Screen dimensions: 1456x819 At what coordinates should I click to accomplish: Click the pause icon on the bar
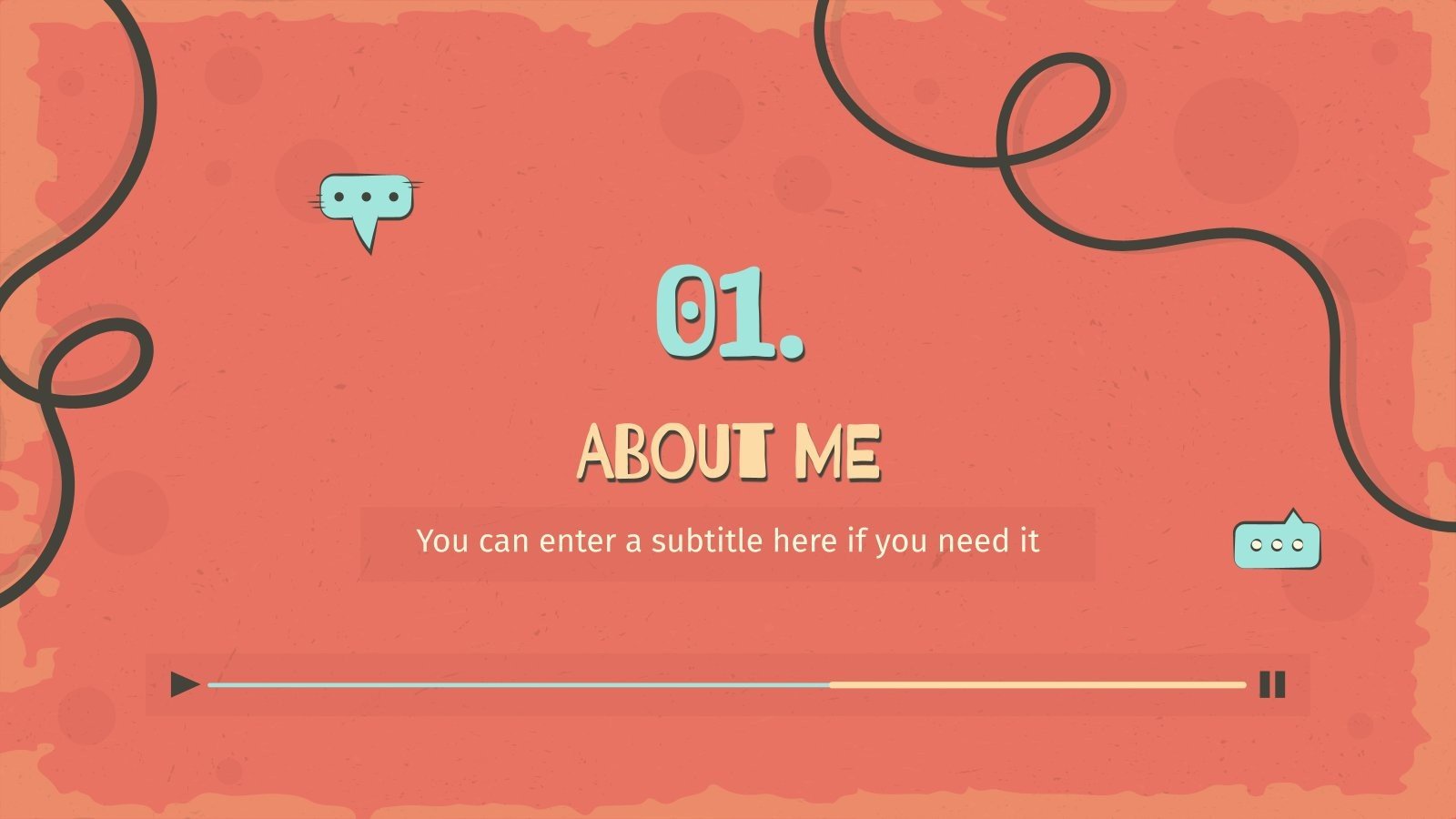[1272, 684]
